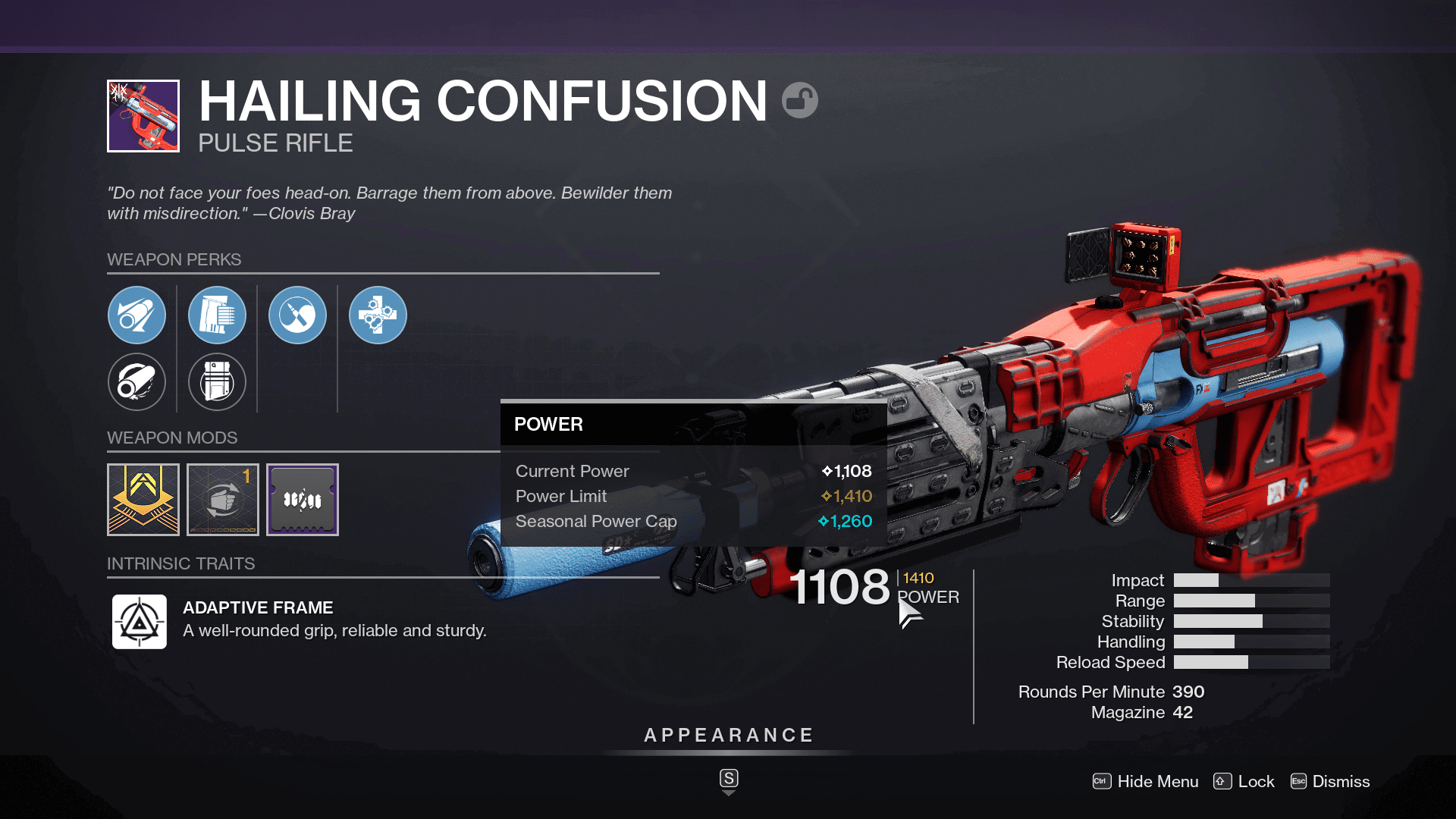Open the golden chevron weapon mod slot
This screenshot has width=1456, height=819.
coord(143,500)
